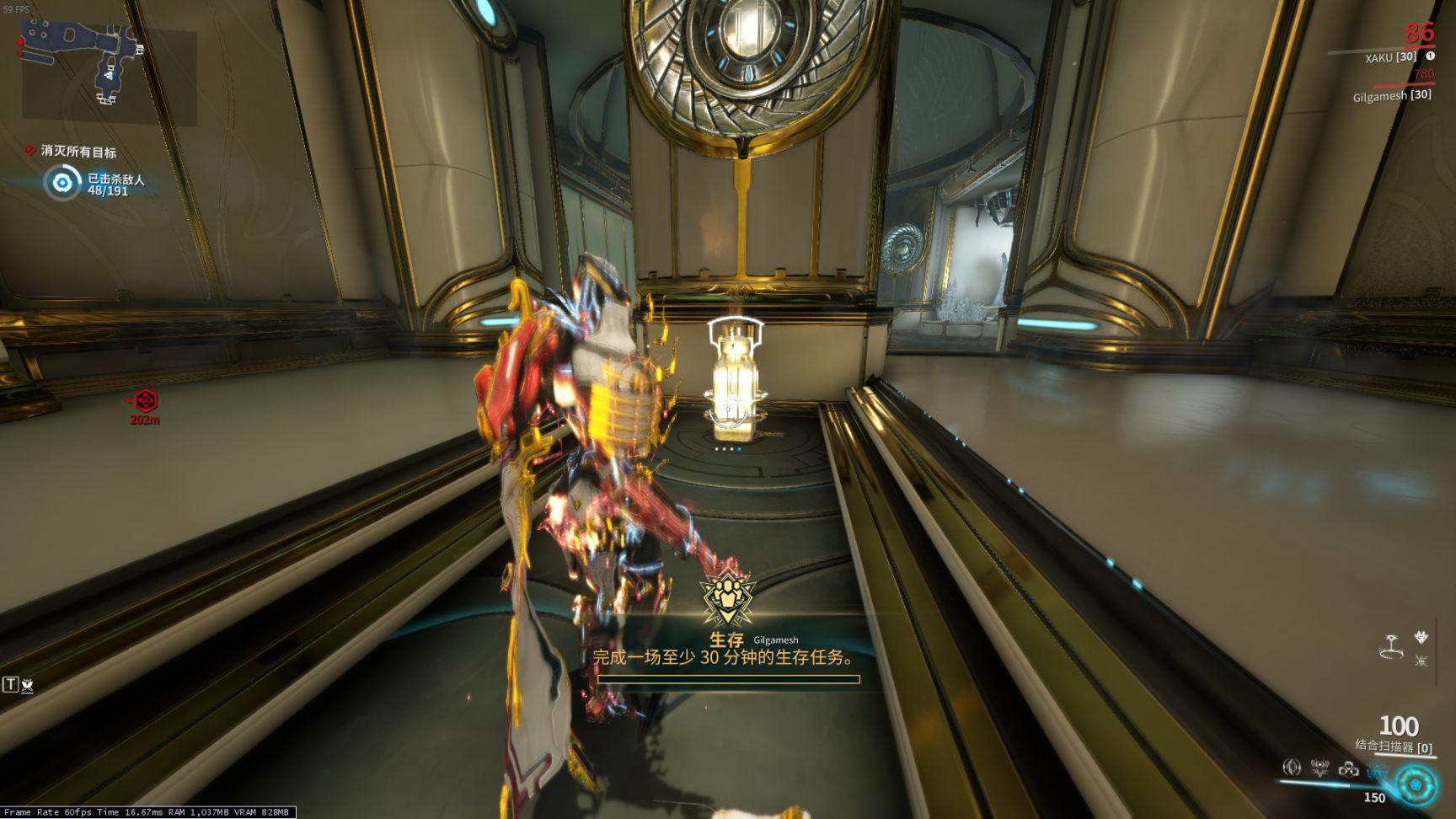
Task: Click the red enemy waypoint marker at 202m
Action: (x=146, y=400)
